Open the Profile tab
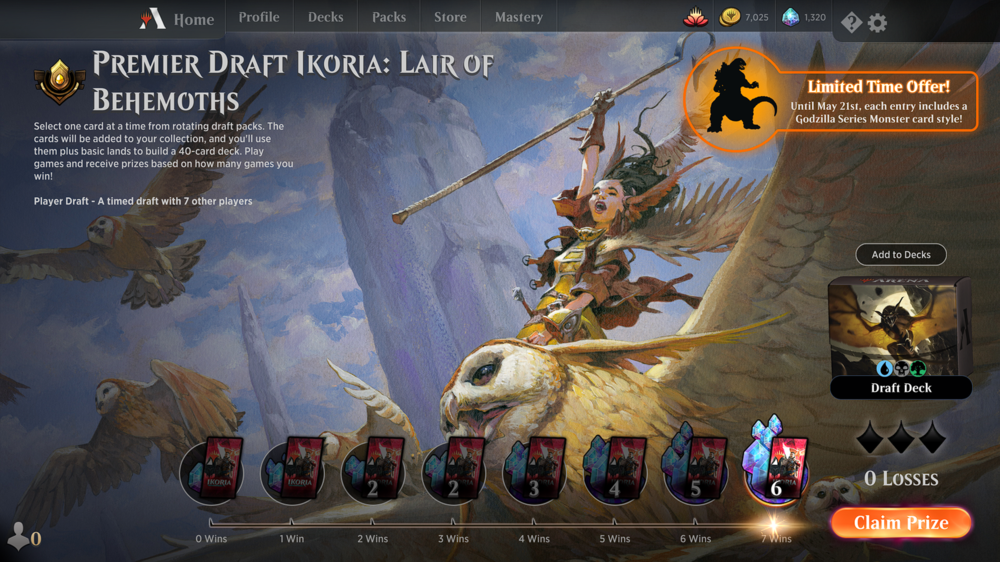This screenshot has height=562, width=1000. (x=259, y=17)
